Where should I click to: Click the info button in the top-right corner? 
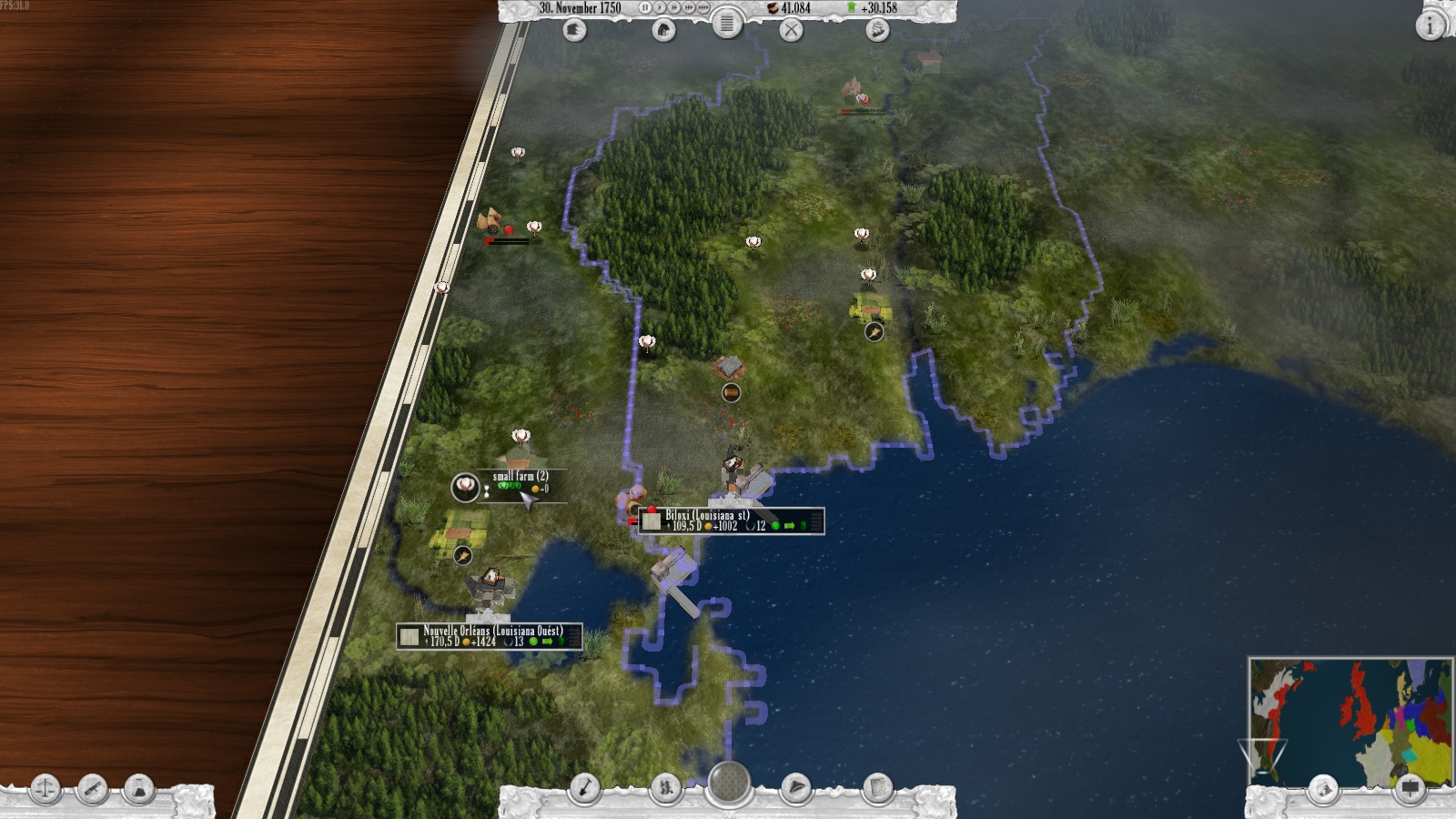point(1431,26)
